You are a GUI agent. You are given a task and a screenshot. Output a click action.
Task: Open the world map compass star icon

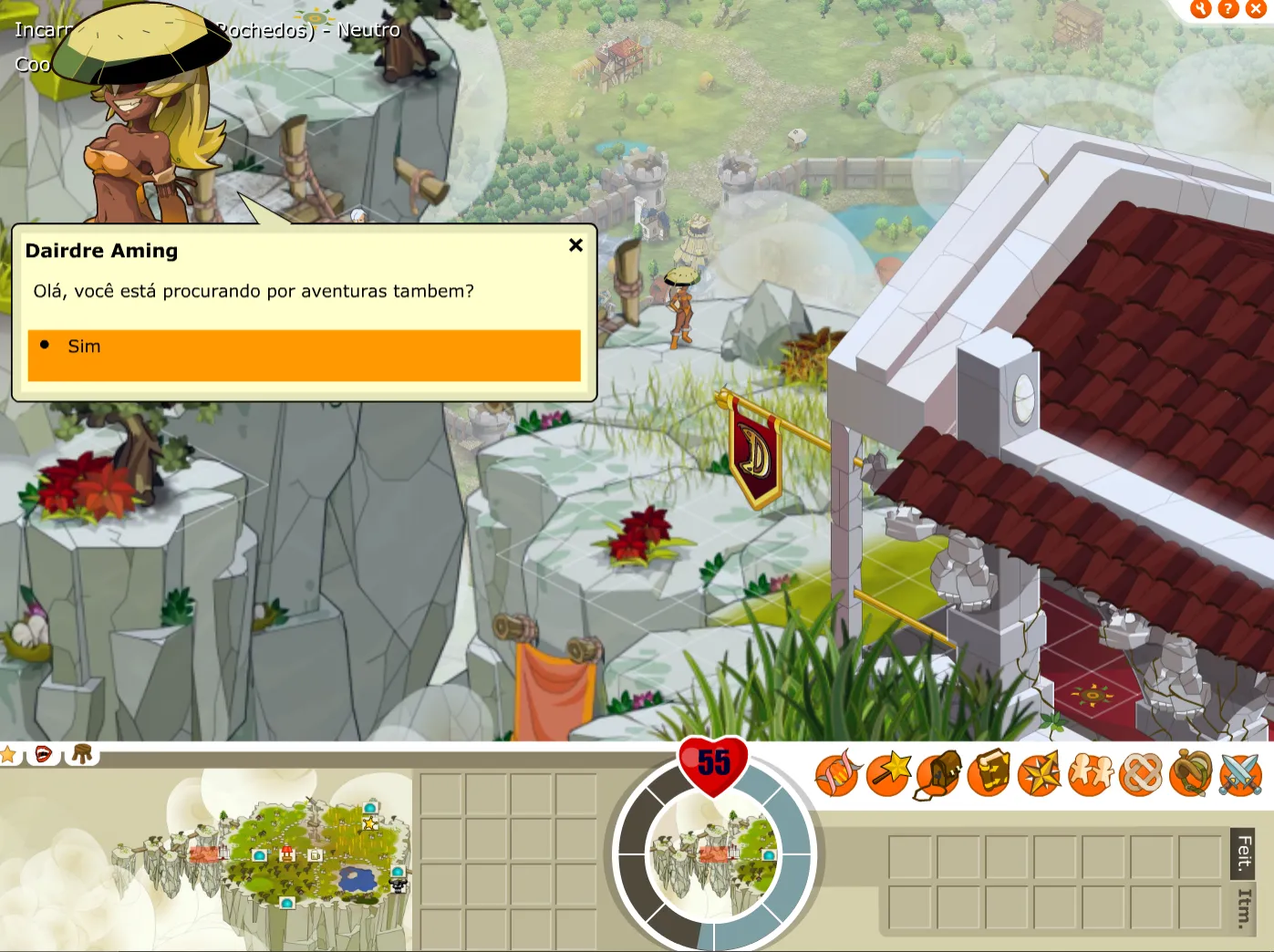[1040, 774]
